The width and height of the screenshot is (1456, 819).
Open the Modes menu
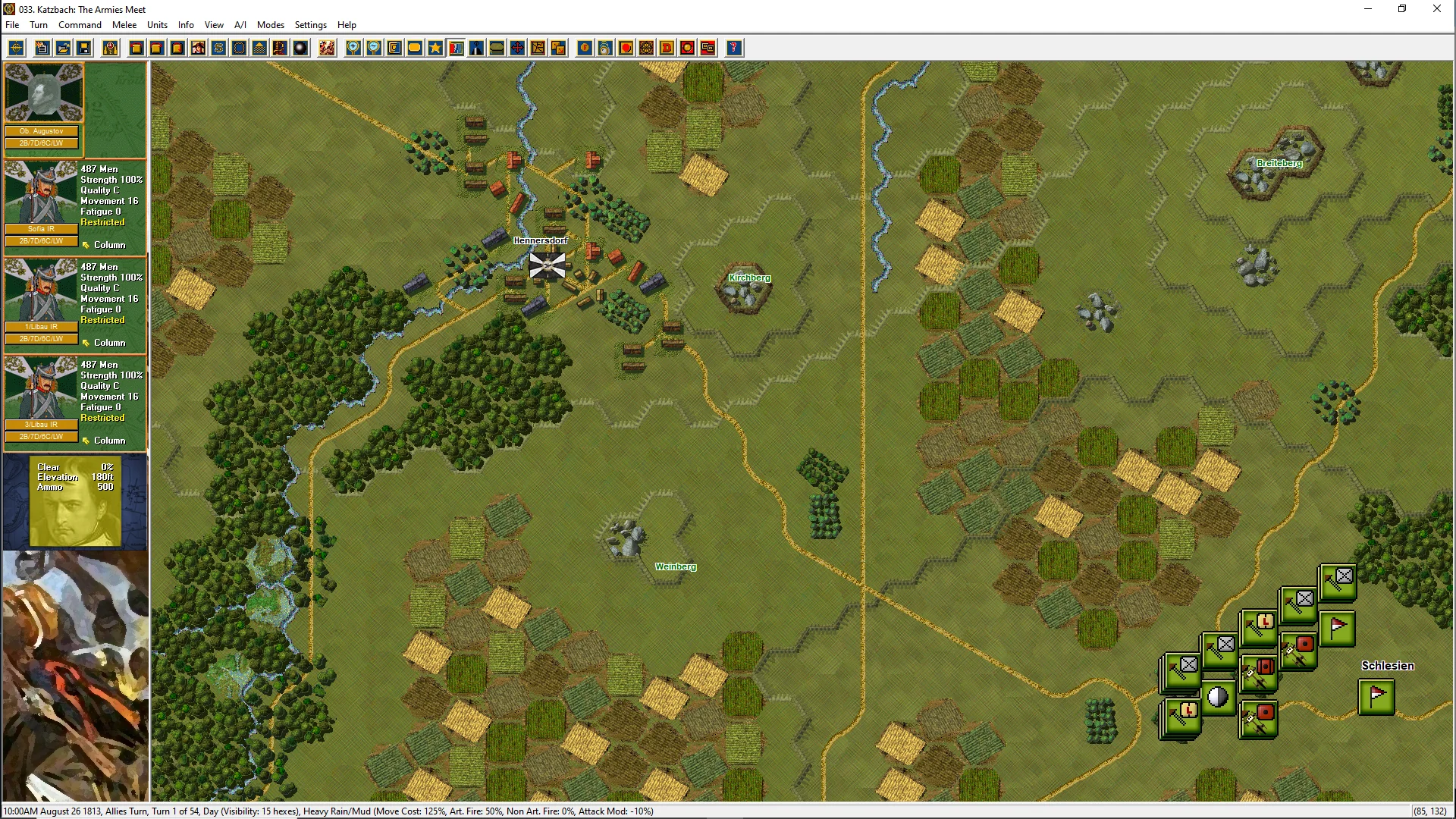(x=271, y=25)
